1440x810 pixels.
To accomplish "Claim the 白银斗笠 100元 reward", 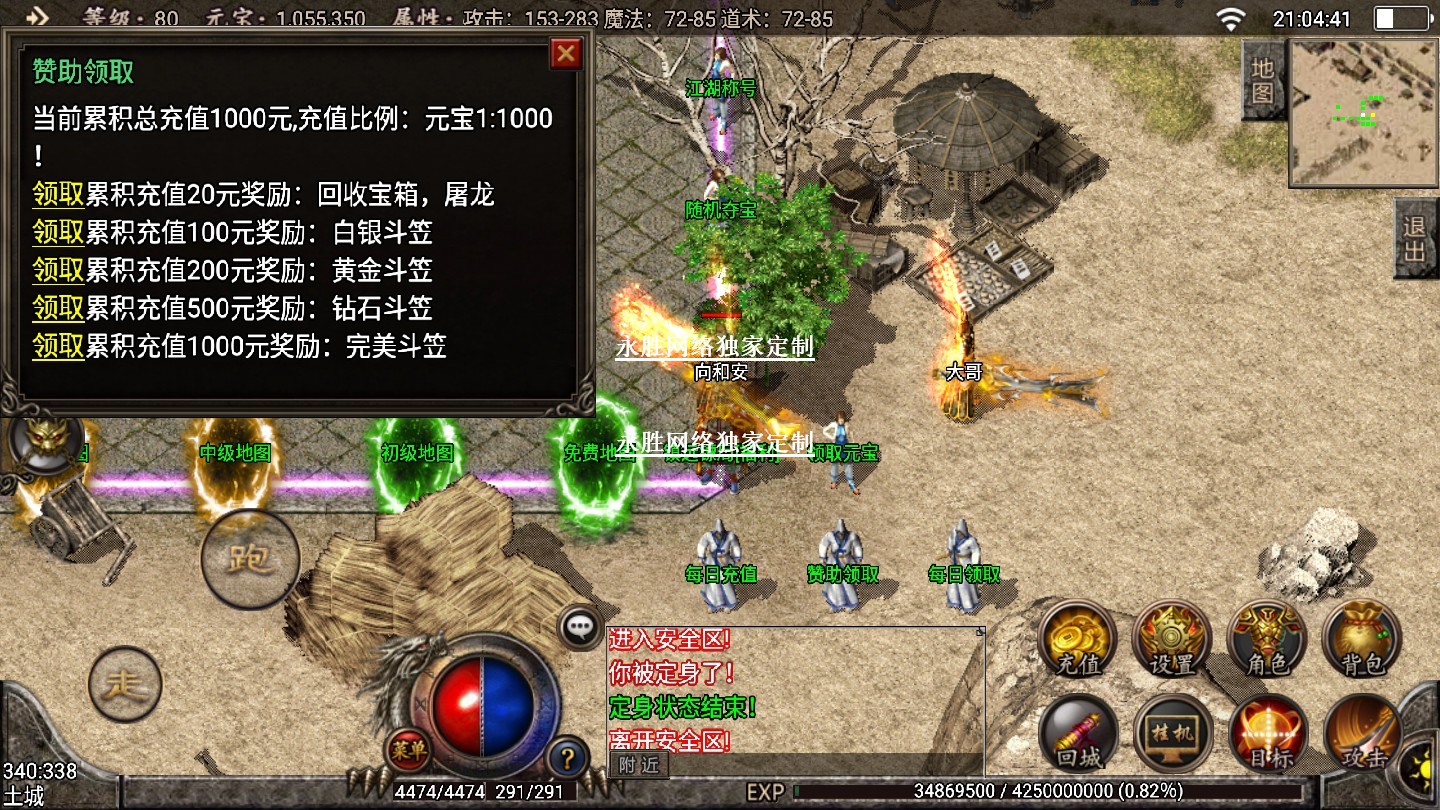I will [x=58, y=232].
